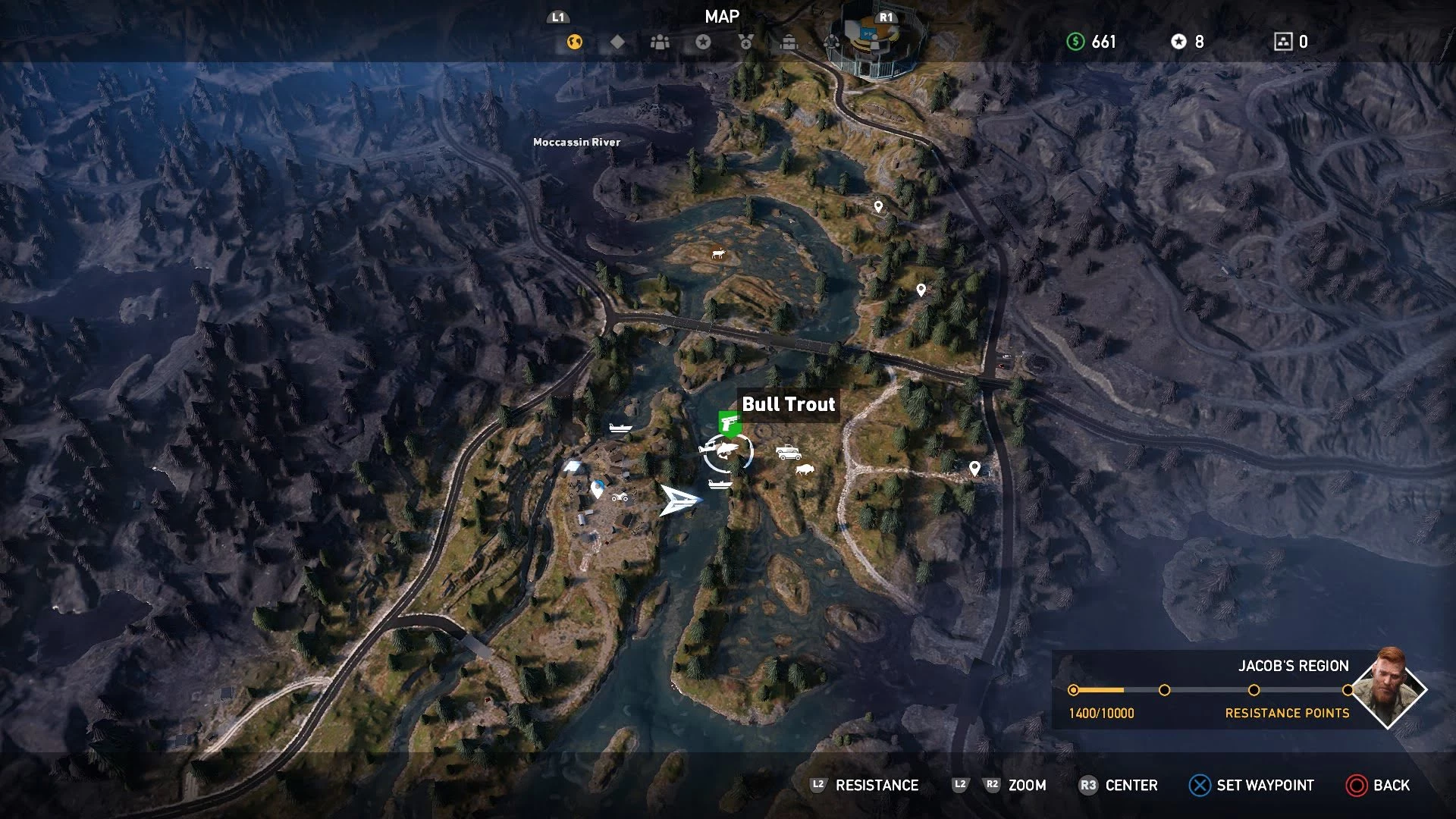Select the moose icon on the river island

717,254
